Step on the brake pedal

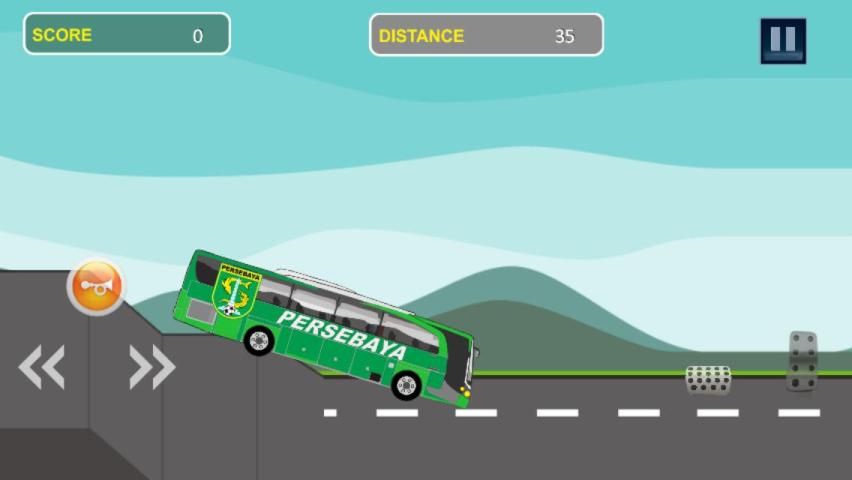coord(708,379)
